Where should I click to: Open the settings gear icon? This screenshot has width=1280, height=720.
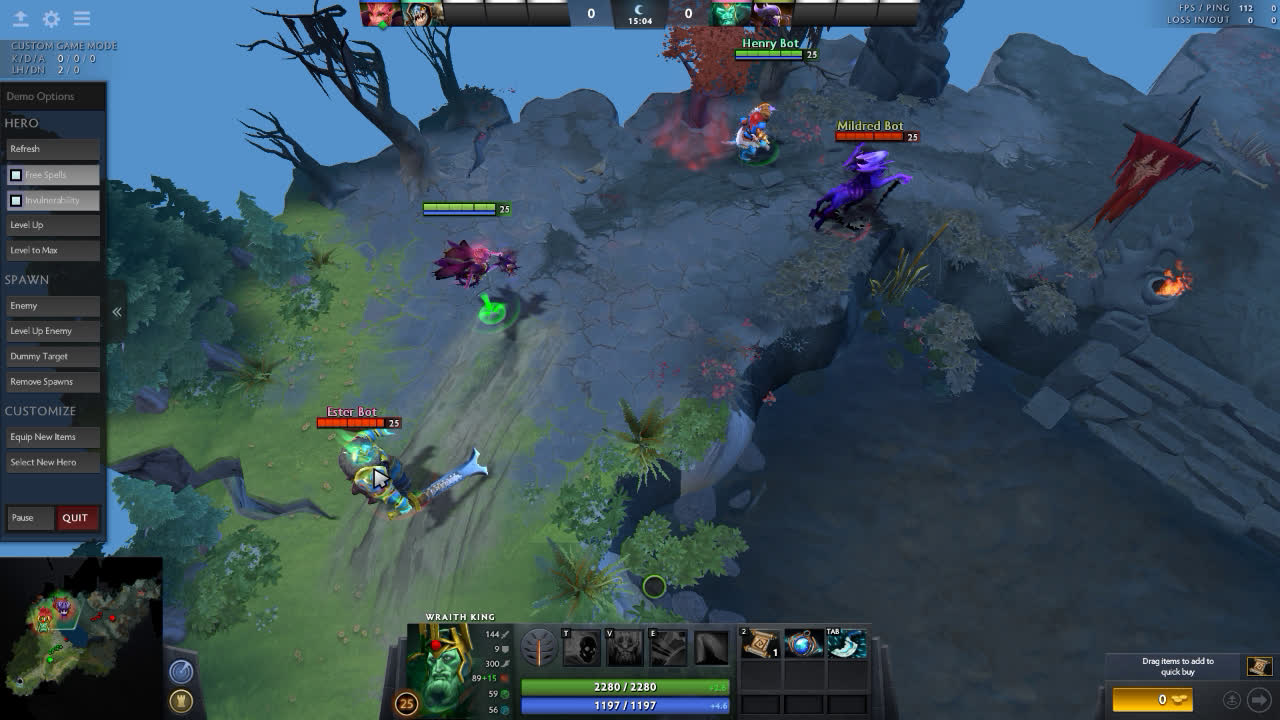coord(51,19)
